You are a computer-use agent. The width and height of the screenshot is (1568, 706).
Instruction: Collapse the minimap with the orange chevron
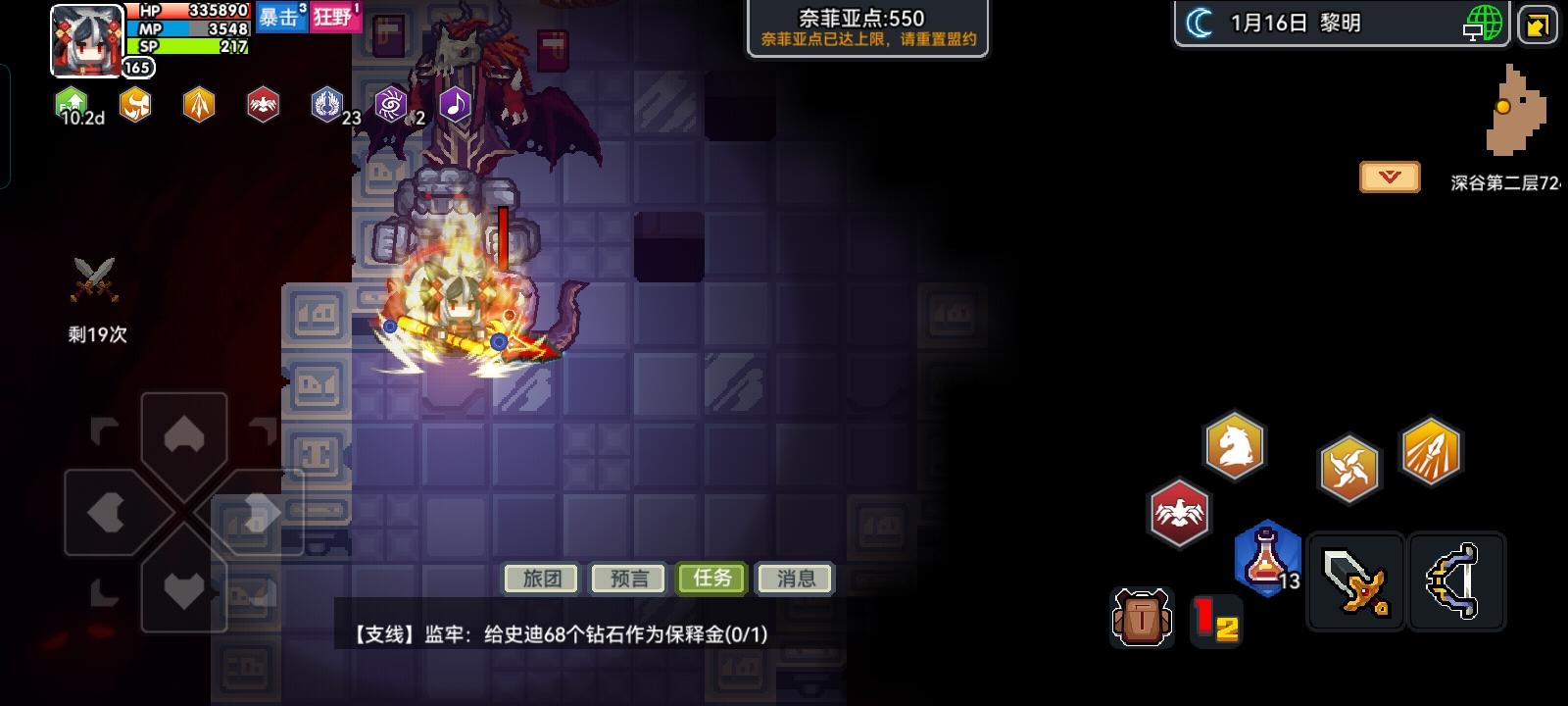point(1388,176)
